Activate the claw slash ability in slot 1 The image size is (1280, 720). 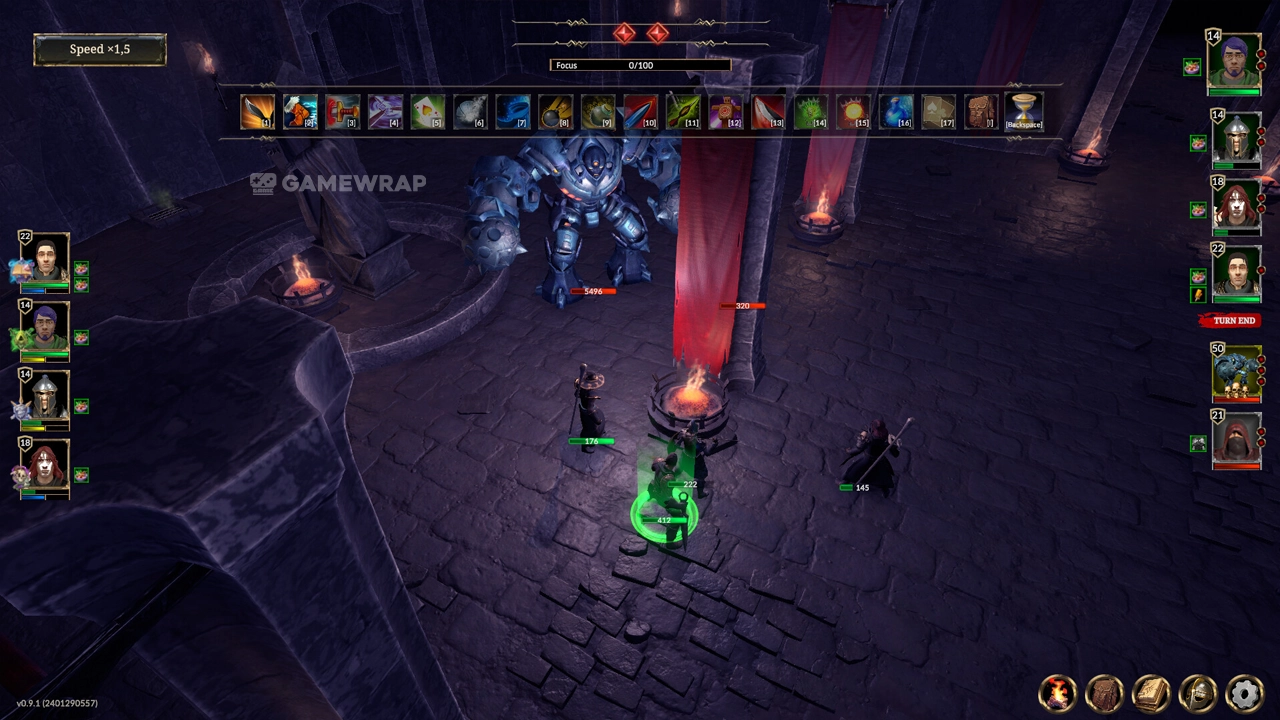[x=257, y=111]
